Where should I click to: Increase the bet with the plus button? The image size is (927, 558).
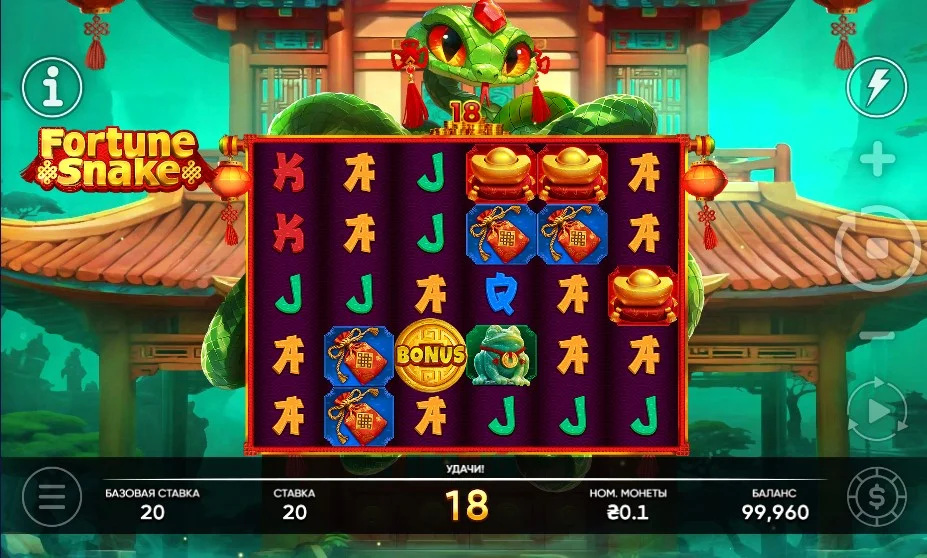[877, 159]
